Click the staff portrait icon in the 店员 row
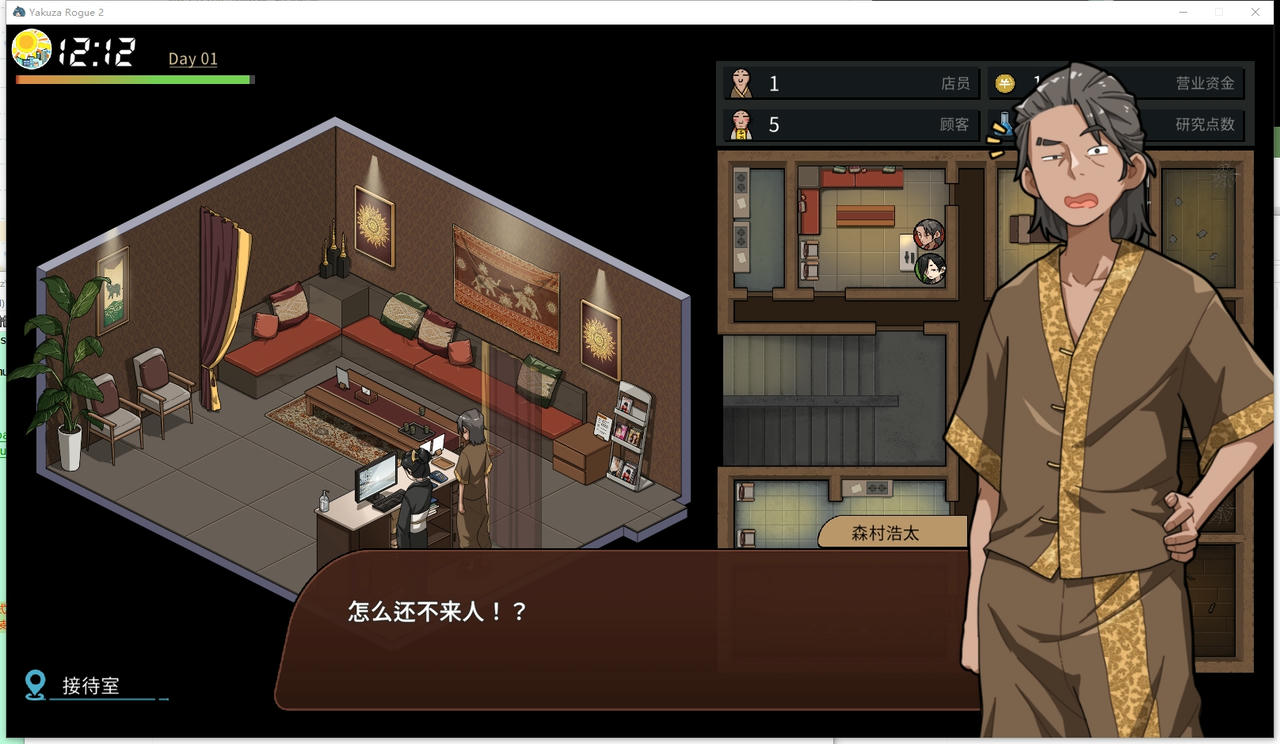1280x744 pixels. 742,83
